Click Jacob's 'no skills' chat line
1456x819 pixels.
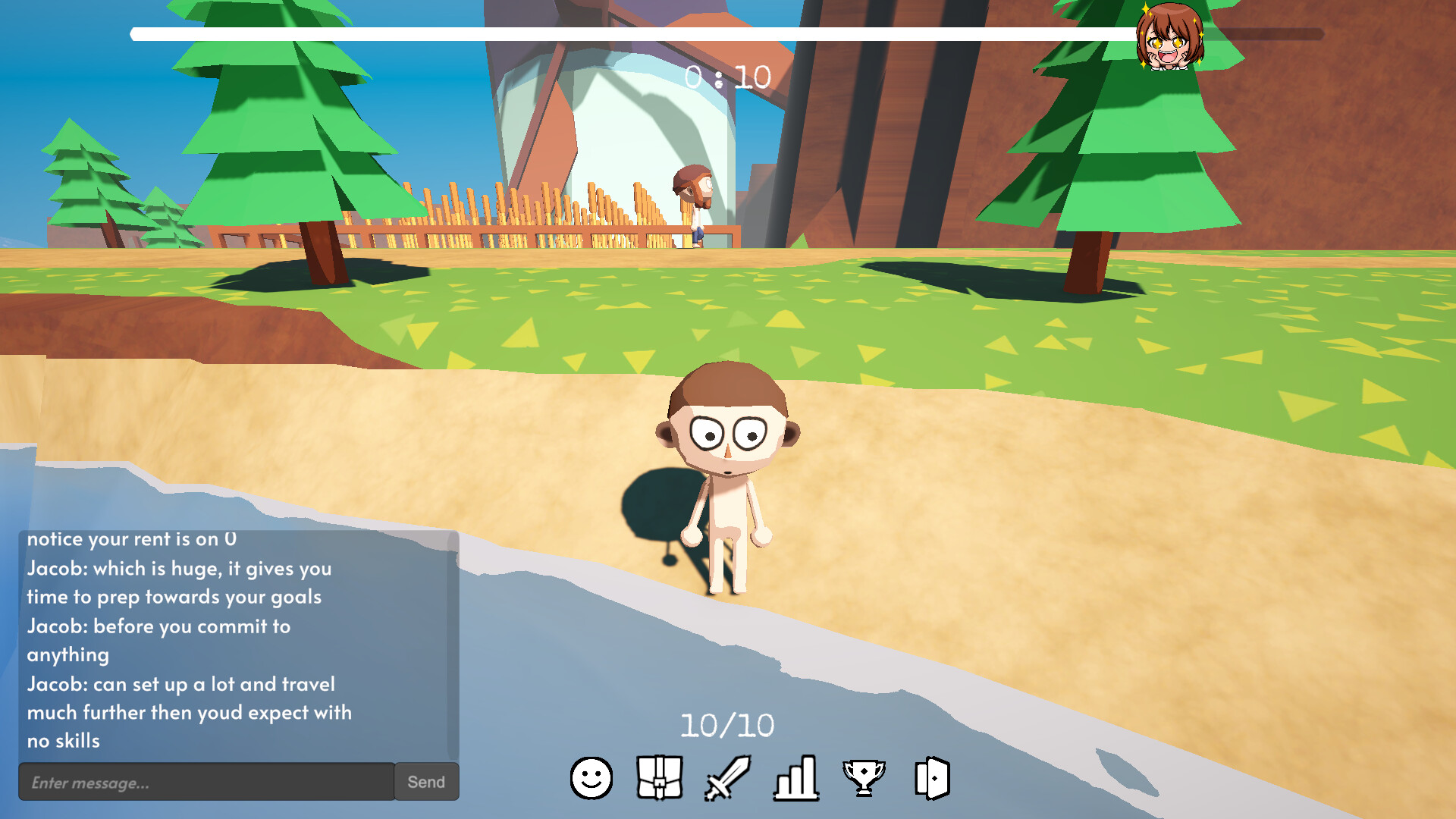coord(64,742)
